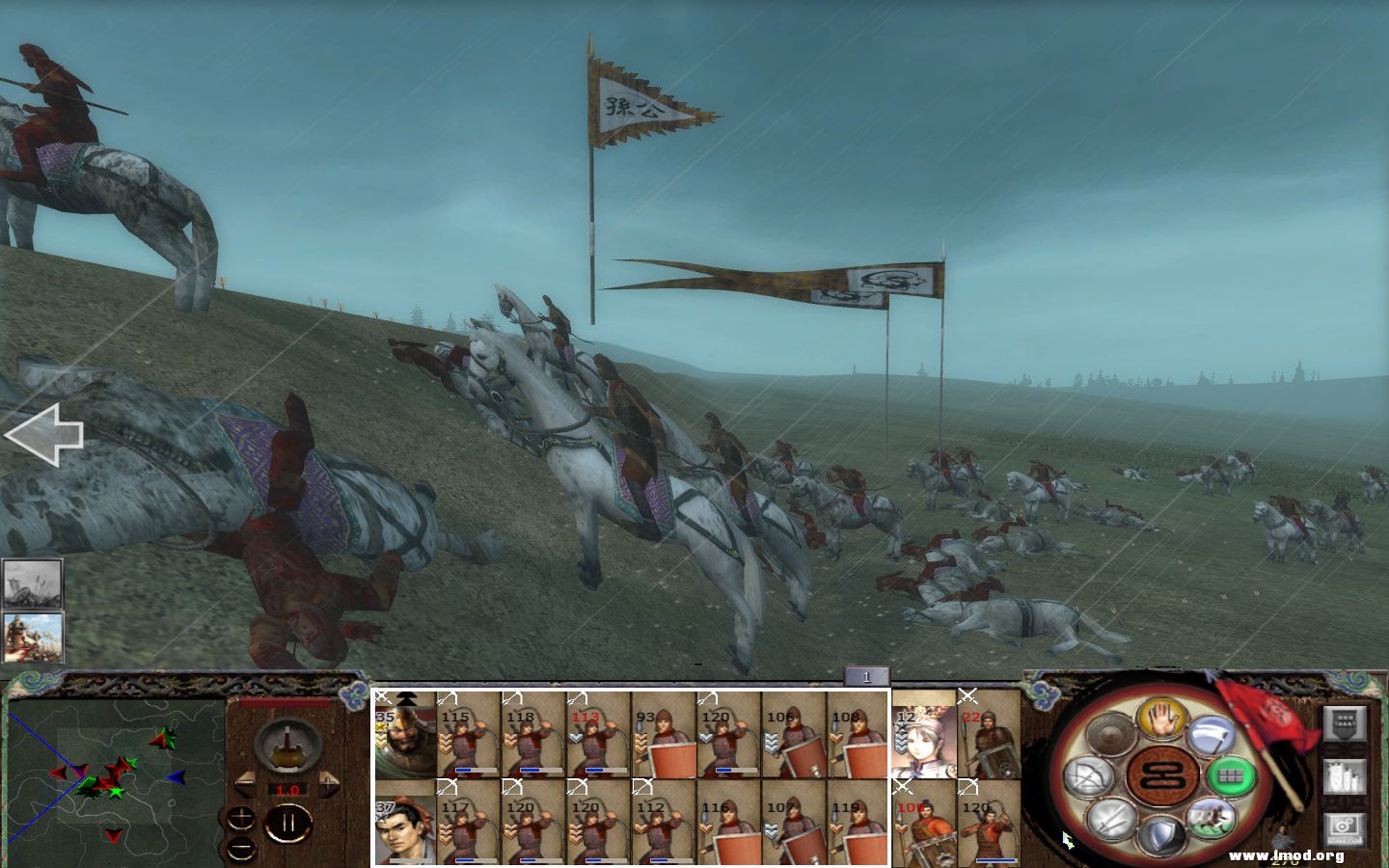Pause the battle with the pause button

click(289, 822)
